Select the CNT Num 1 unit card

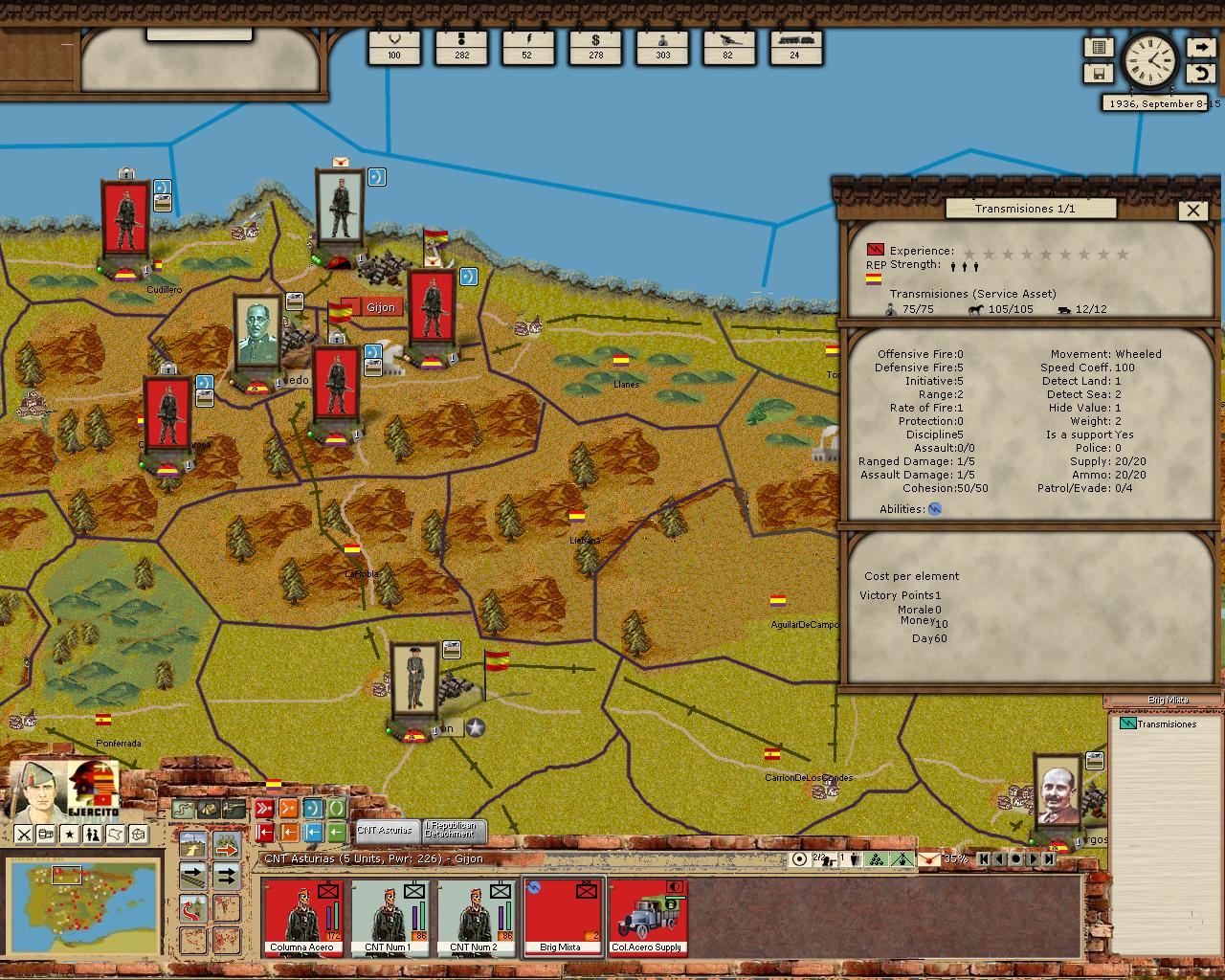pos(388,917)
